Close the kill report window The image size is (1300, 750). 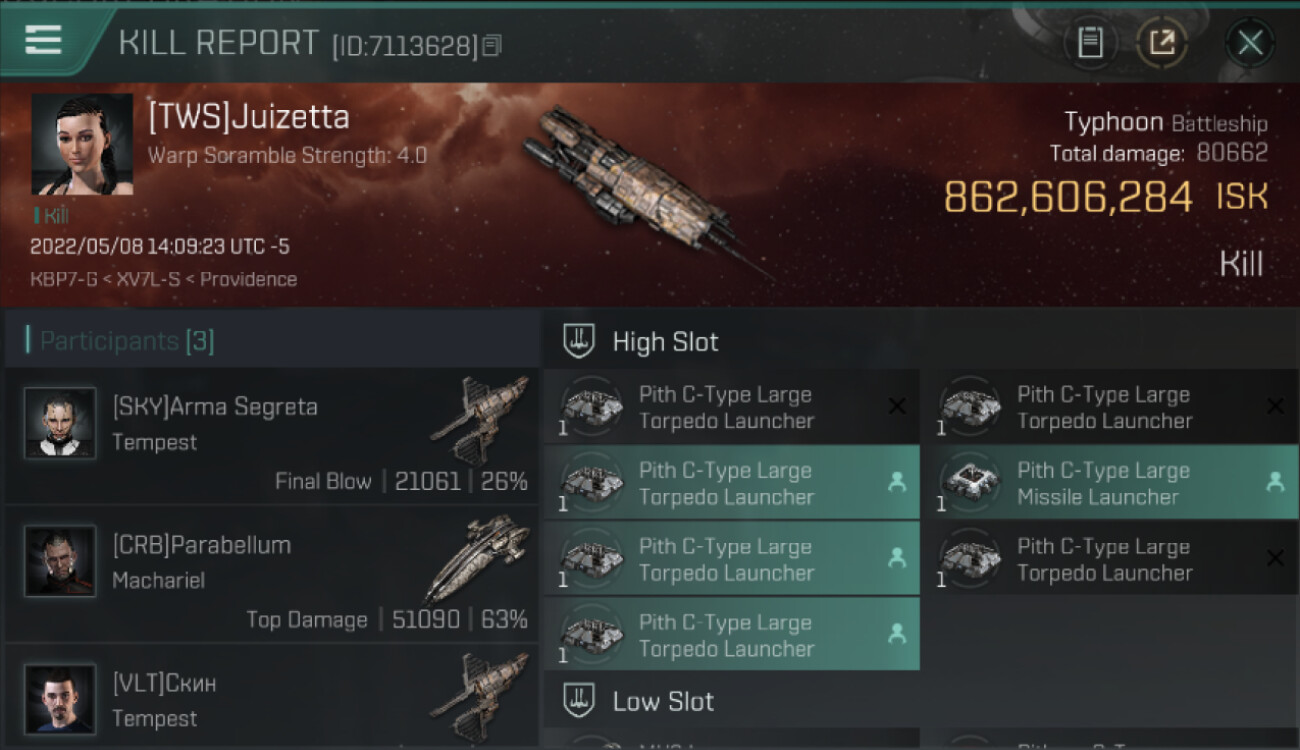pyautogui.click(x=1249, y=43)
